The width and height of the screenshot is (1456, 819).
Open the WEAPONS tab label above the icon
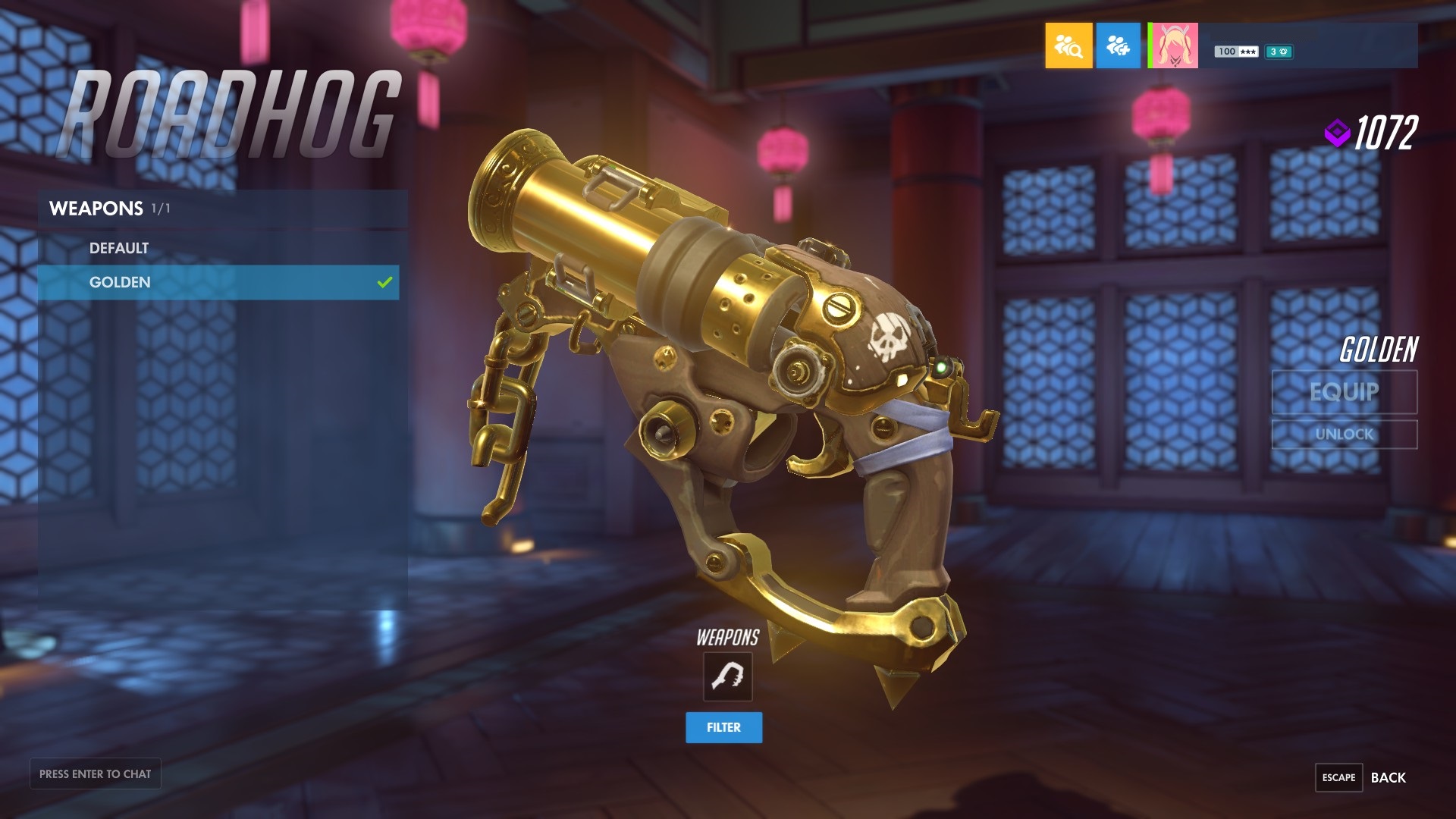726,638
